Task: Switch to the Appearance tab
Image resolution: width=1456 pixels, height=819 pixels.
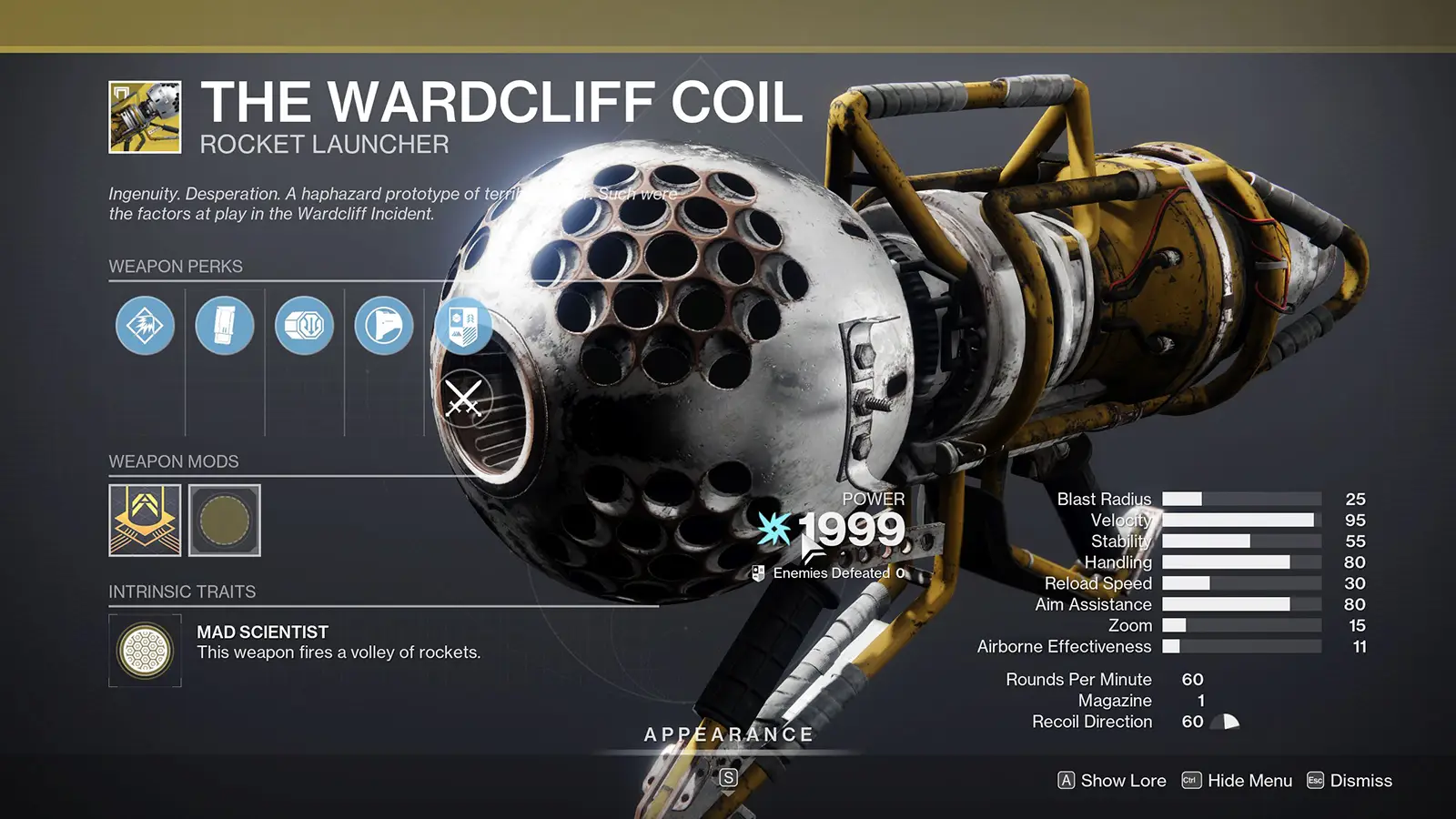Action: pyautogui.click(x=729, y=733)
